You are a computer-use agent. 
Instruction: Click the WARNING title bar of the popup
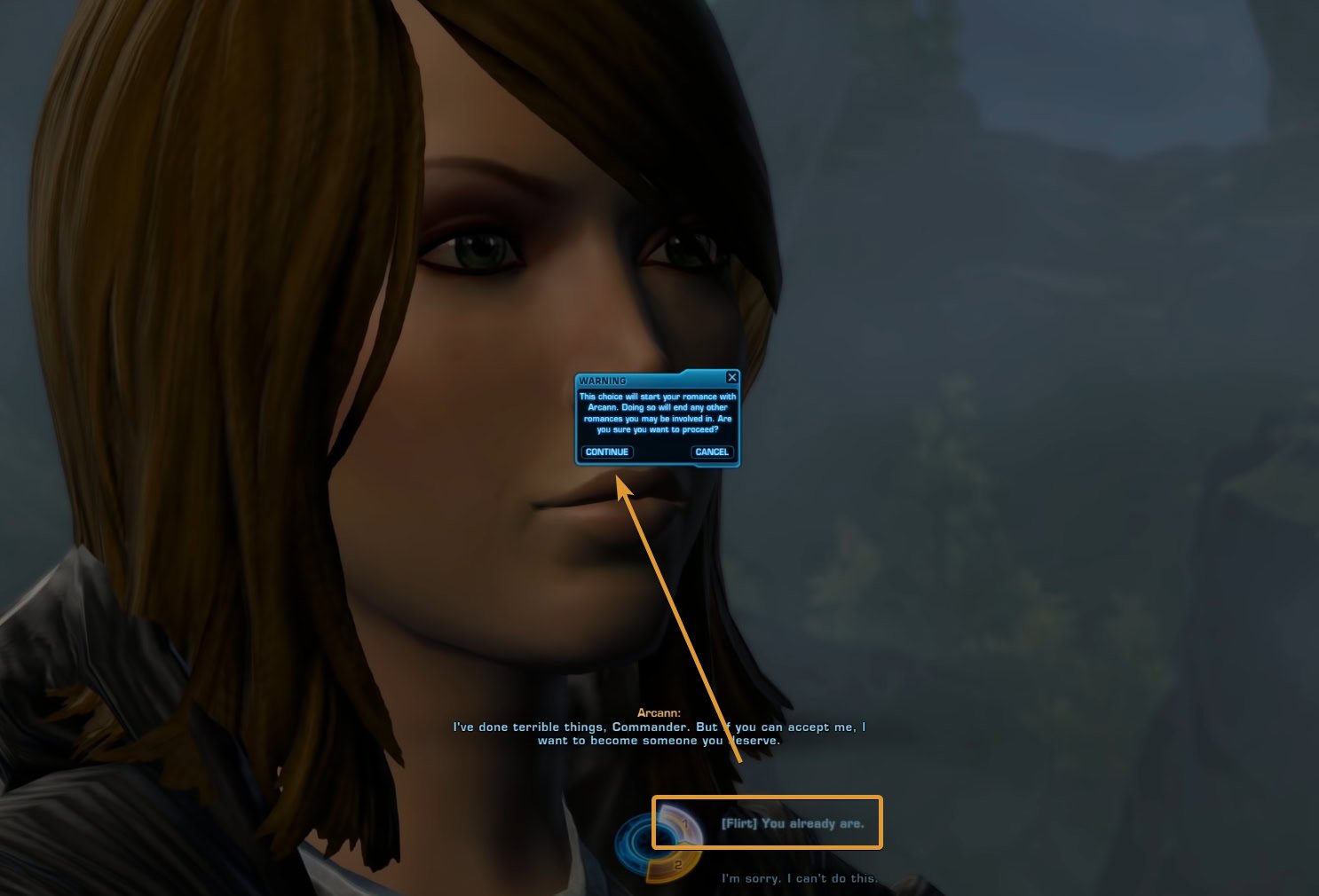(621, 380)
